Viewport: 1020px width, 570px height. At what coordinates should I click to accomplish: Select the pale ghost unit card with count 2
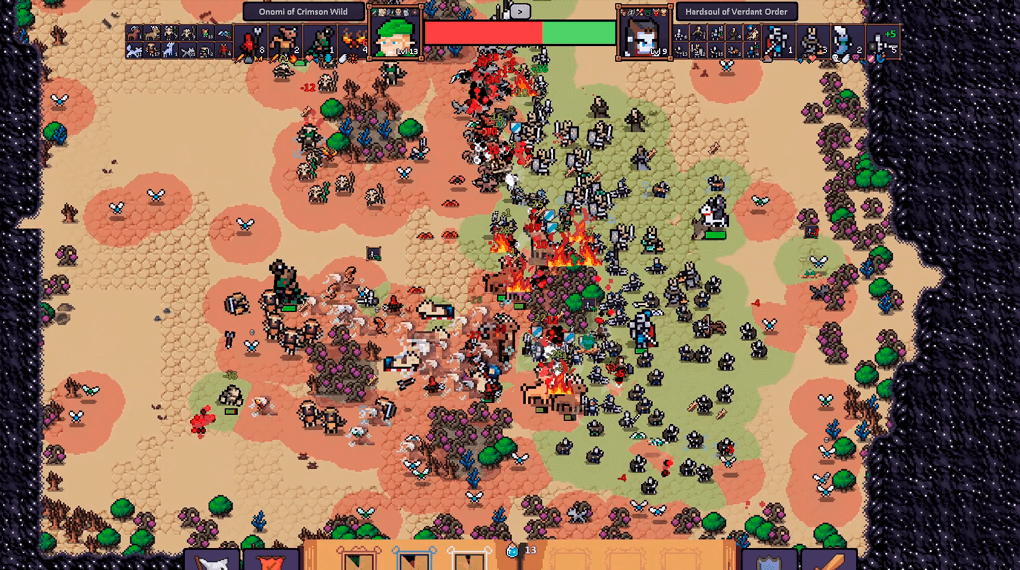pos(847,42)
